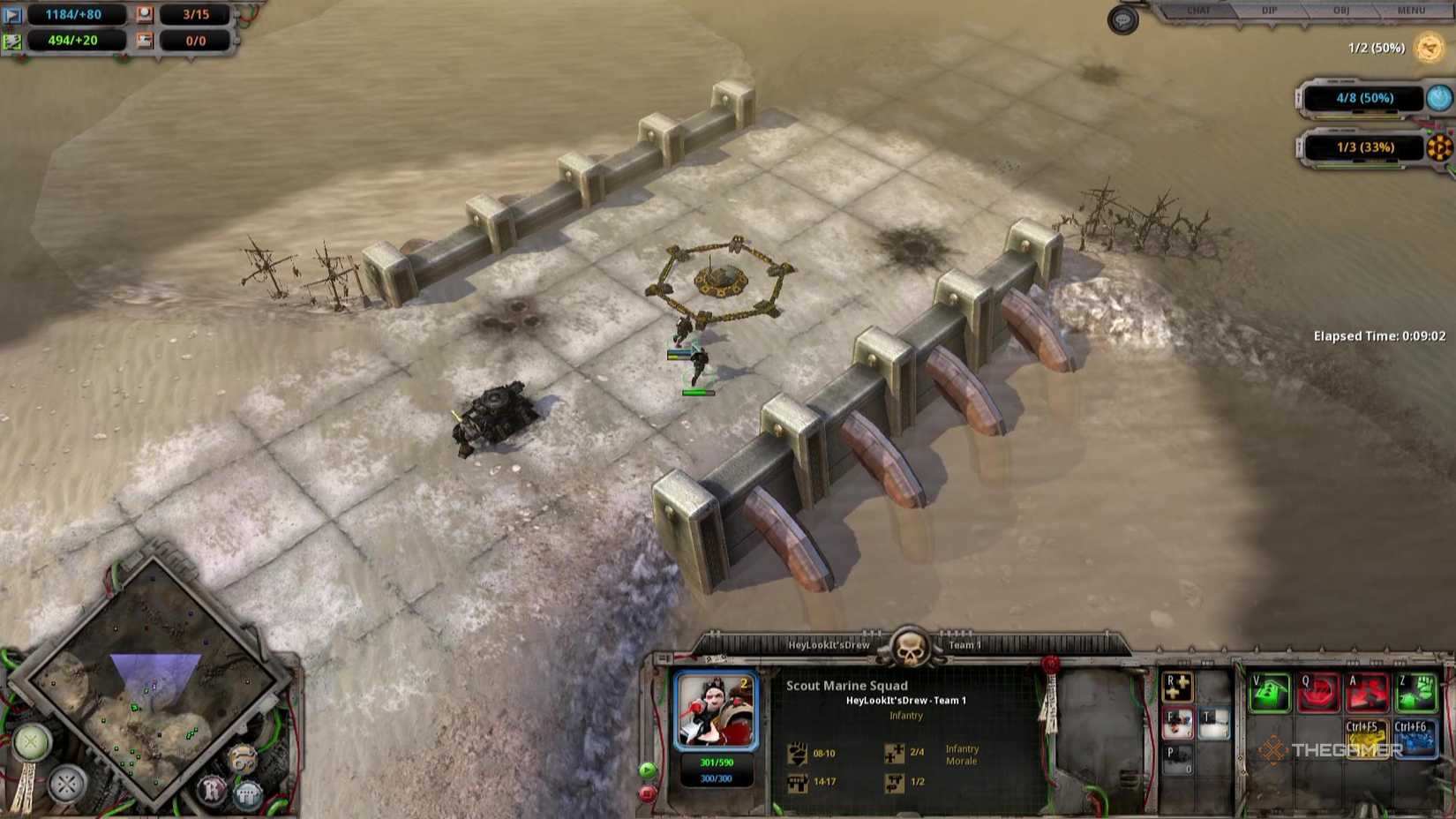The width and height of the screenshot is (1456, 819).
Task: Click the F weapon upgrade slot
Action: [x=1177, y=724]
